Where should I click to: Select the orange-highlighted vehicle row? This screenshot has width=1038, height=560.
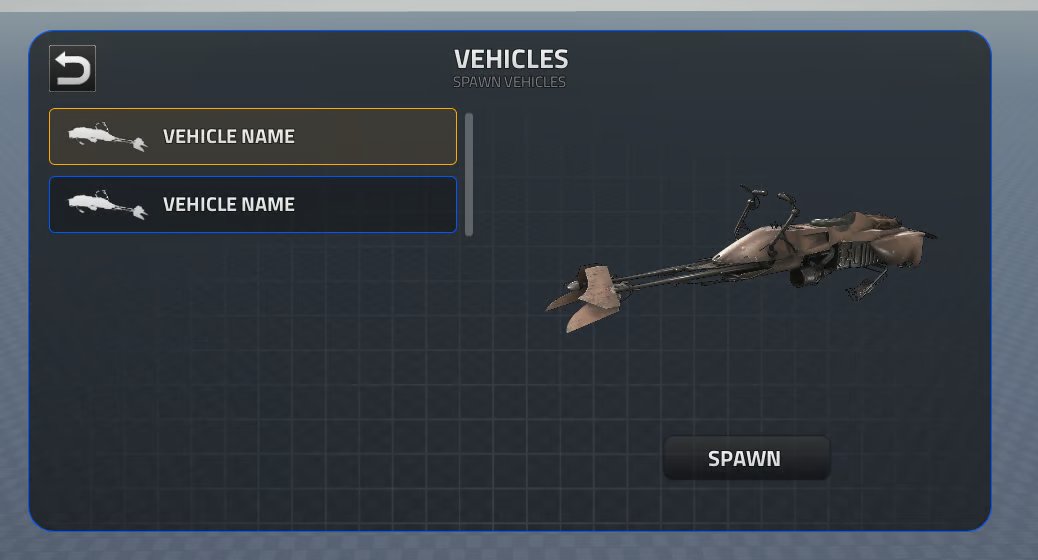coord(253,136)
